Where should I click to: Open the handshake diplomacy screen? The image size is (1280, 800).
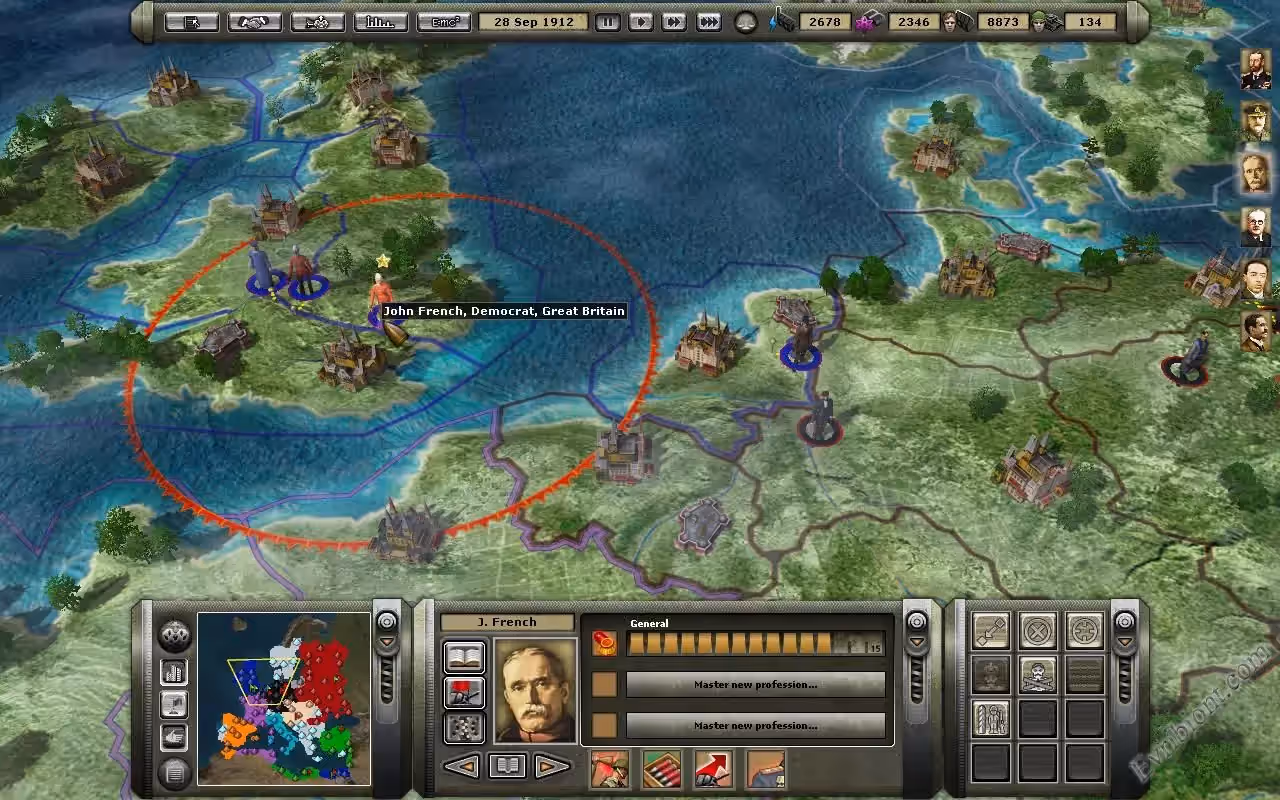[x=255, y=22]
